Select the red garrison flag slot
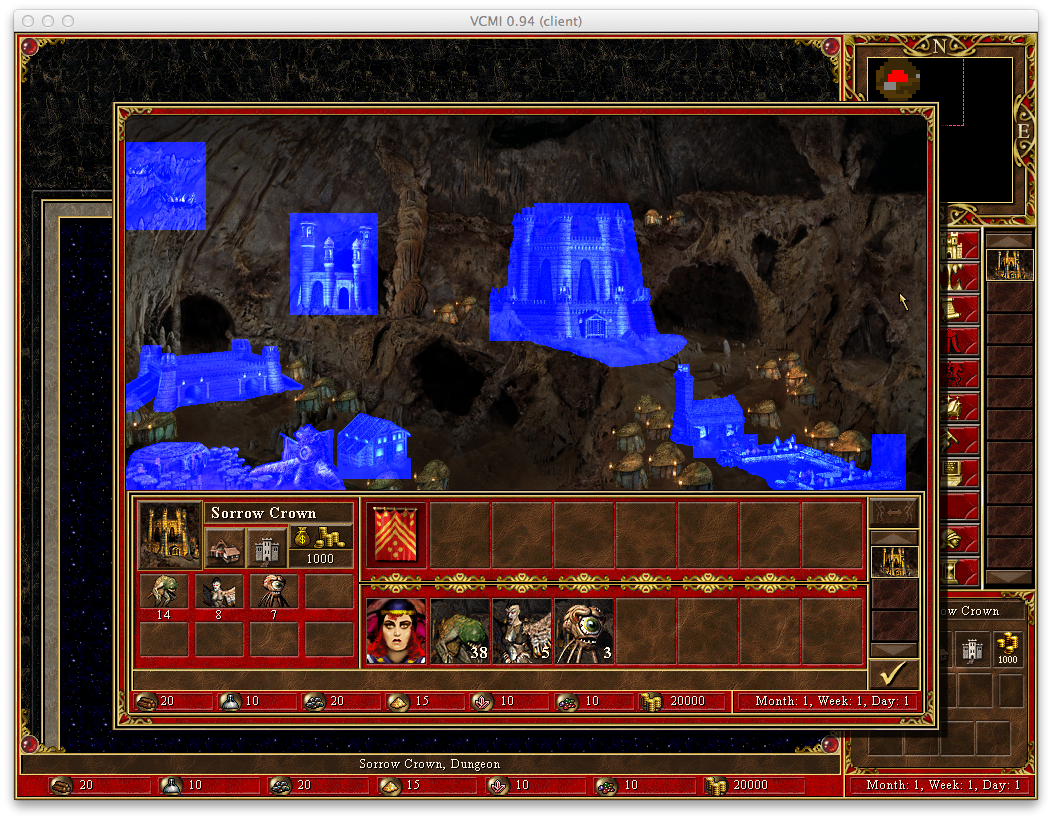 click(x=397, y=535)
